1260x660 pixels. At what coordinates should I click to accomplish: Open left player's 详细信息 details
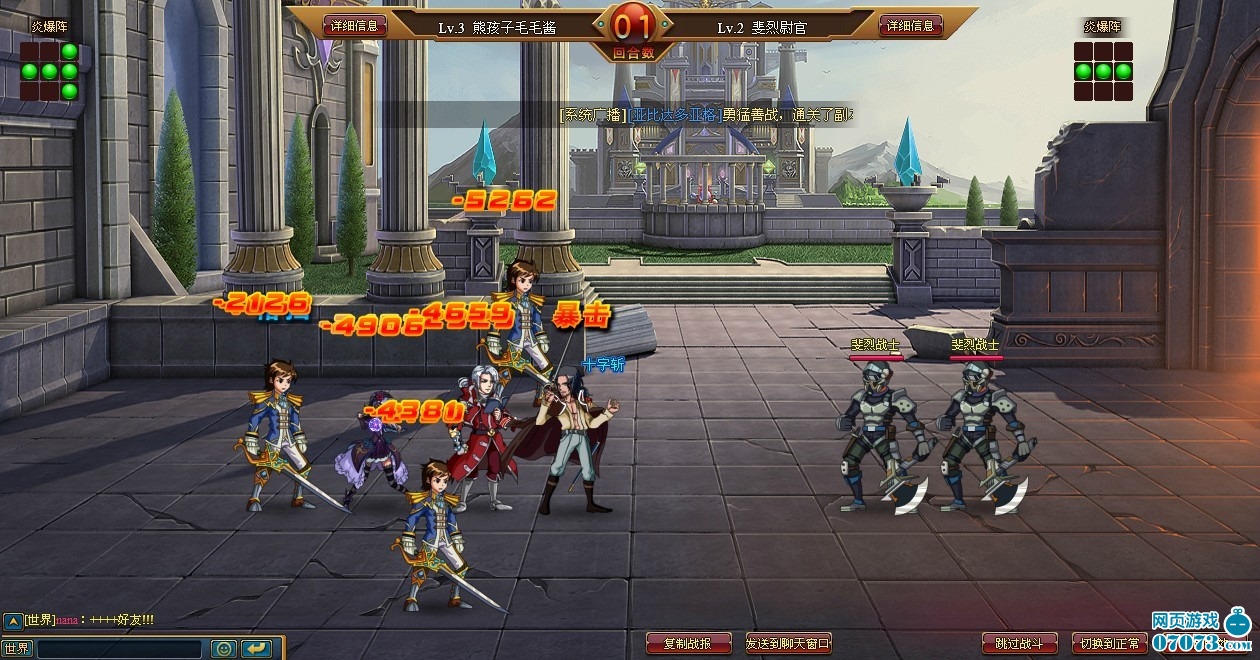point(354,26)
